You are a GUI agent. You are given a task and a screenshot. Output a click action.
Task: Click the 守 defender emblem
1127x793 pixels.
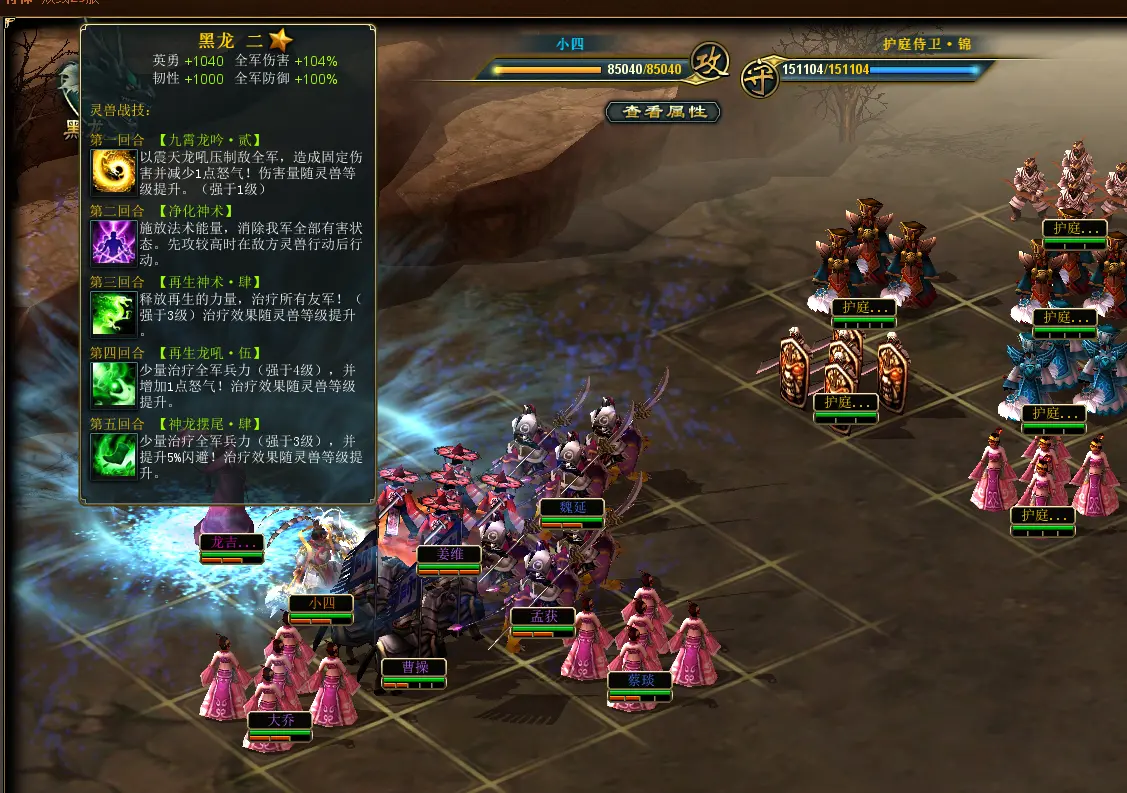coord(760,78)
